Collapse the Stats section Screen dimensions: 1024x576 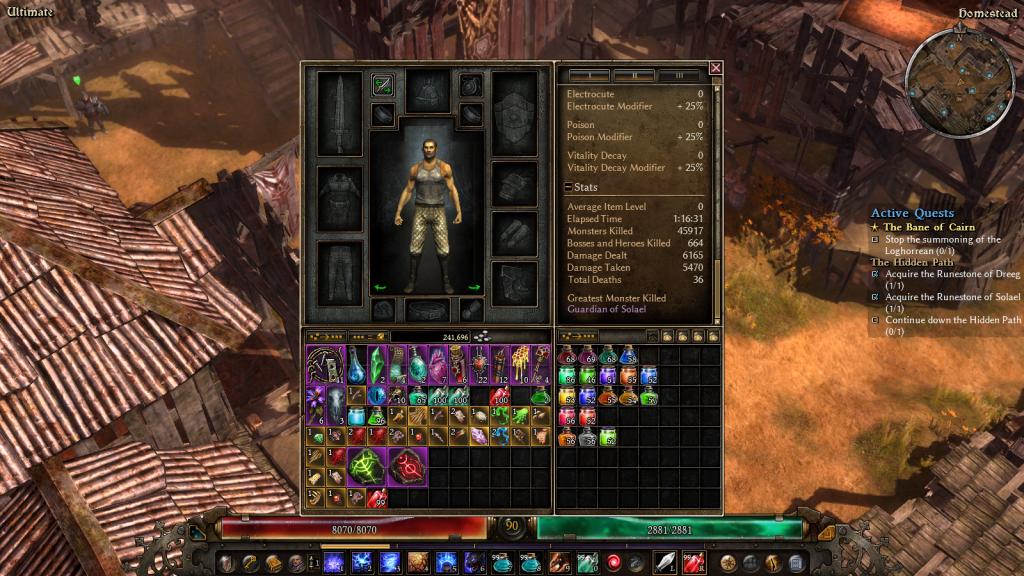coord(568,187)
